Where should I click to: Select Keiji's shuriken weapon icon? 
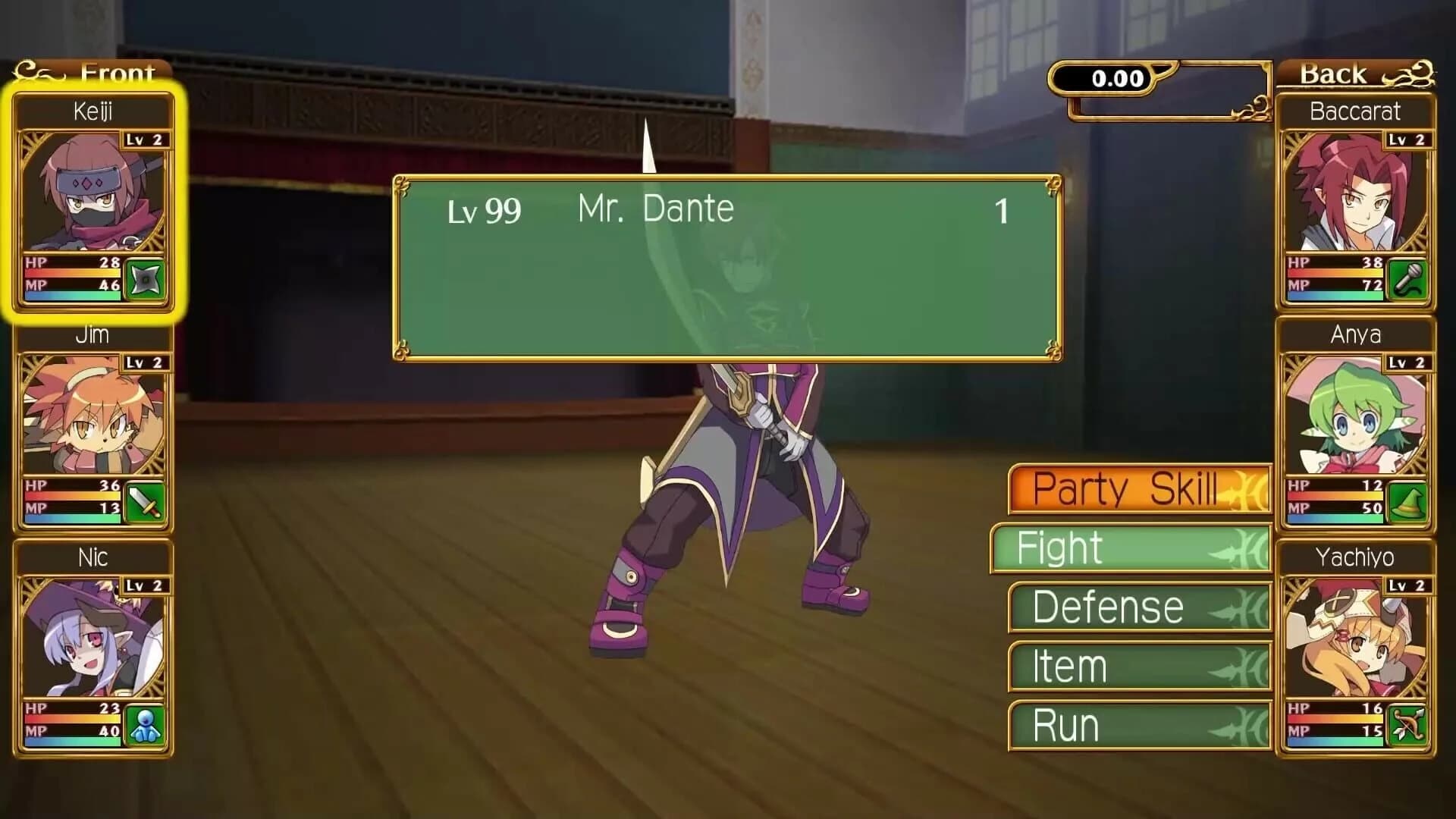tap(146, 280)
